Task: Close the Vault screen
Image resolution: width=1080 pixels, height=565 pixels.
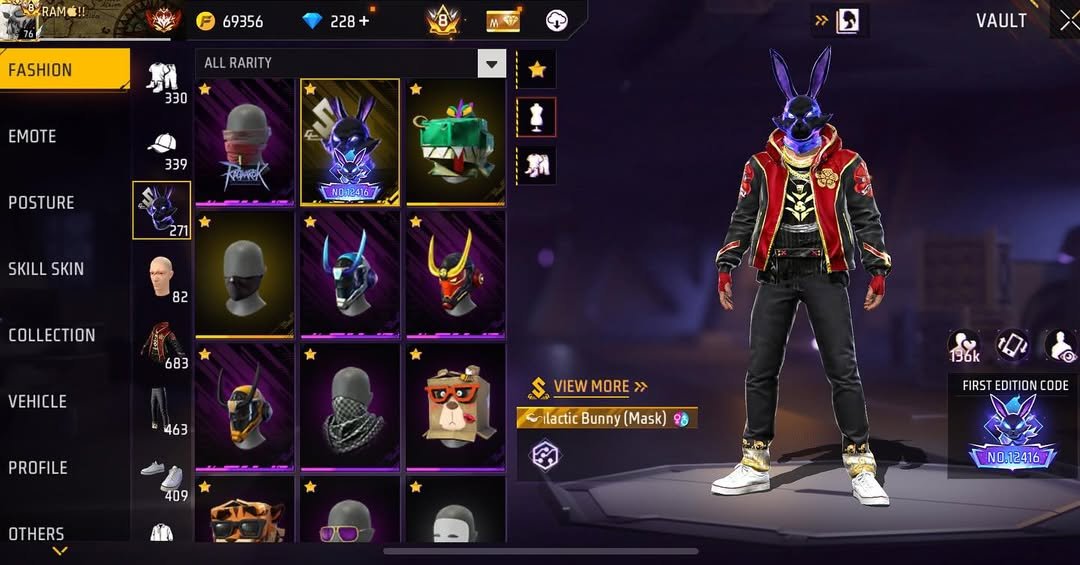Action: [x=1067, y=20]
